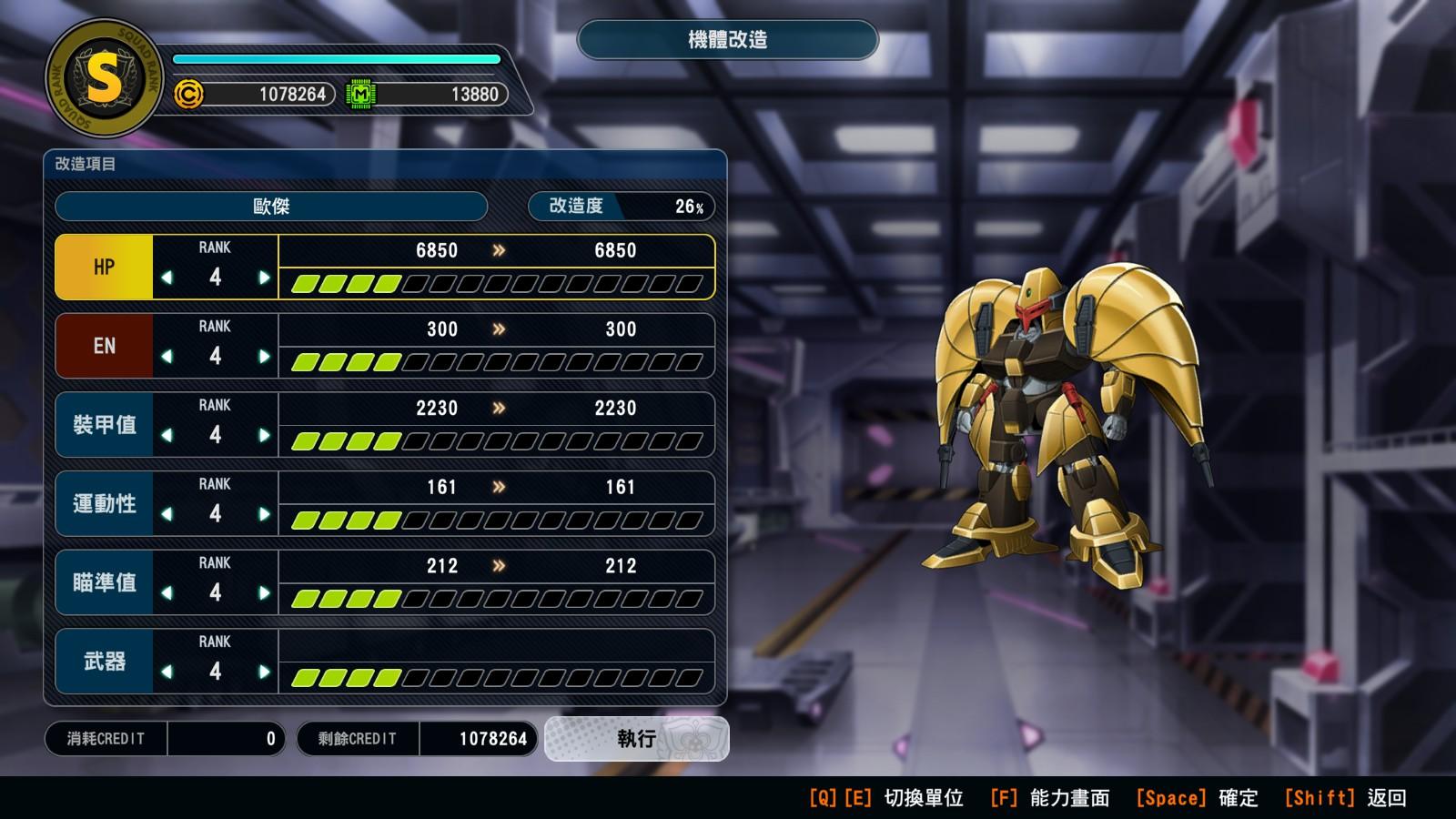Choose the 裝甲值 armor row
Viewport: 1456px width, 819px height.
pyautogui.click(x=104, y=425)
